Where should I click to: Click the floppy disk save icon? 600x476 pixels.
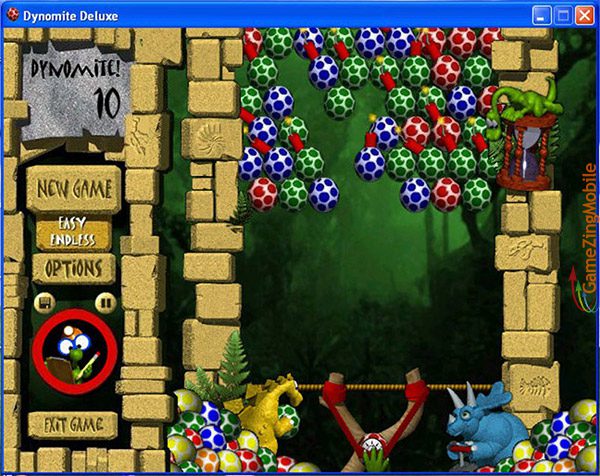(x=44, y=301)
